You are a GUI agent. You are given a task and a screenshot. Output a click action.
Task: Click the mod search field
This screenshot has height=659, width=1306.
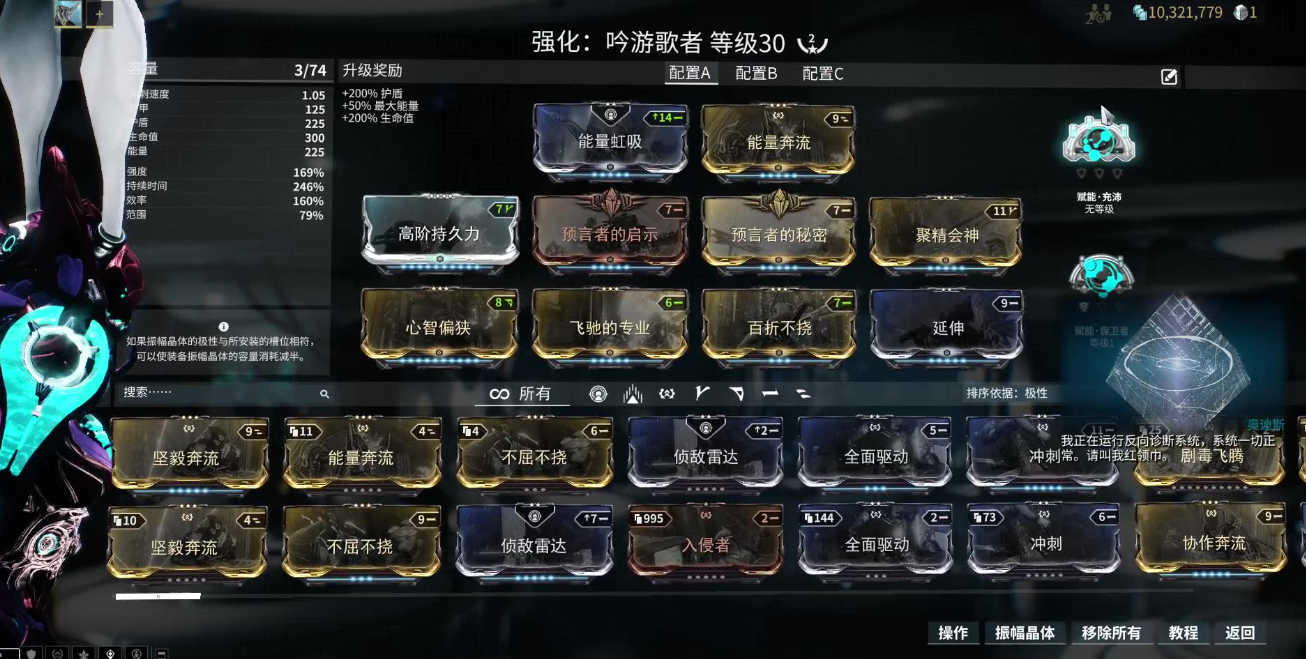220,394
